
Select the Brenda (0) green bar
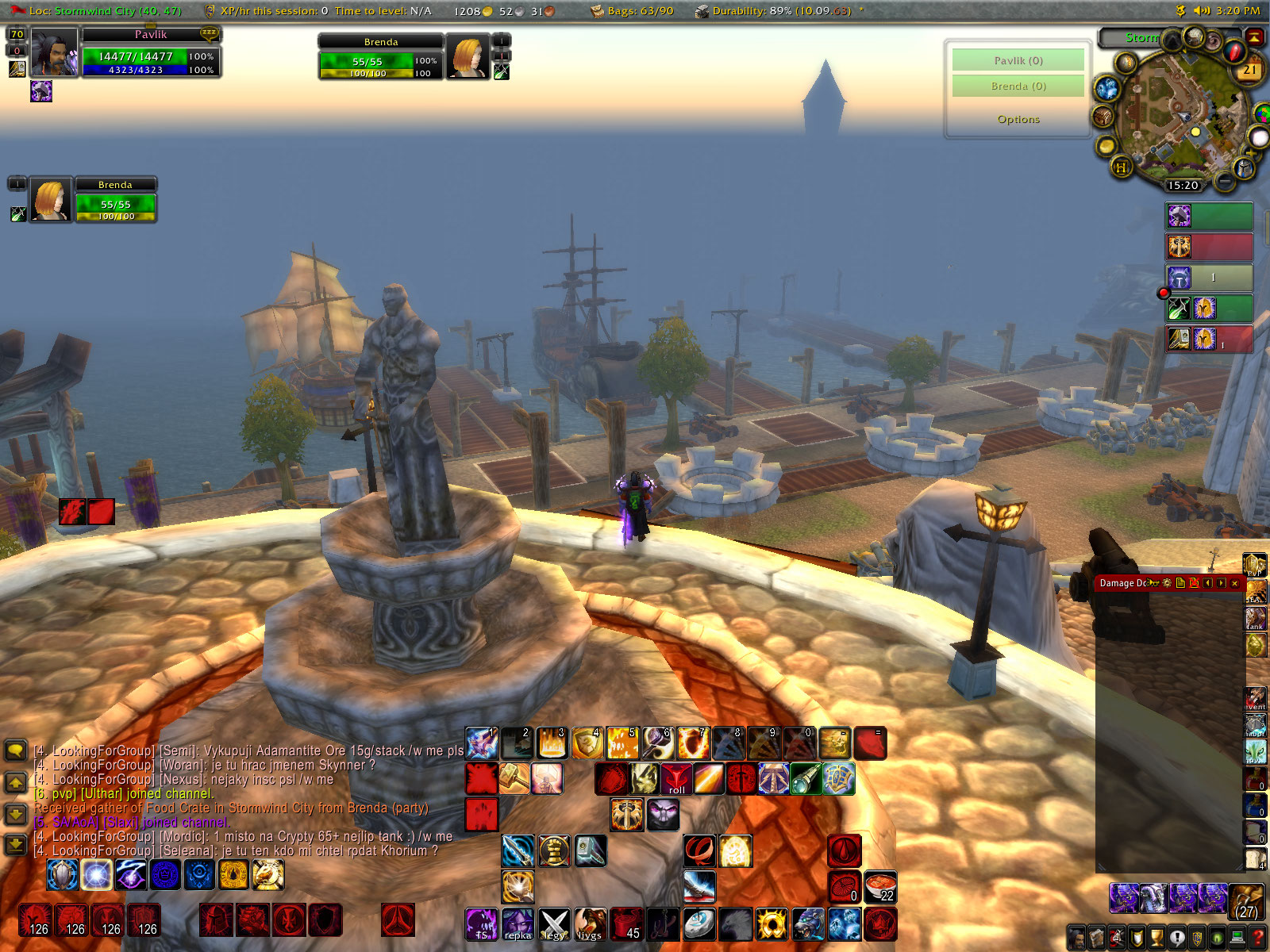1018,86
